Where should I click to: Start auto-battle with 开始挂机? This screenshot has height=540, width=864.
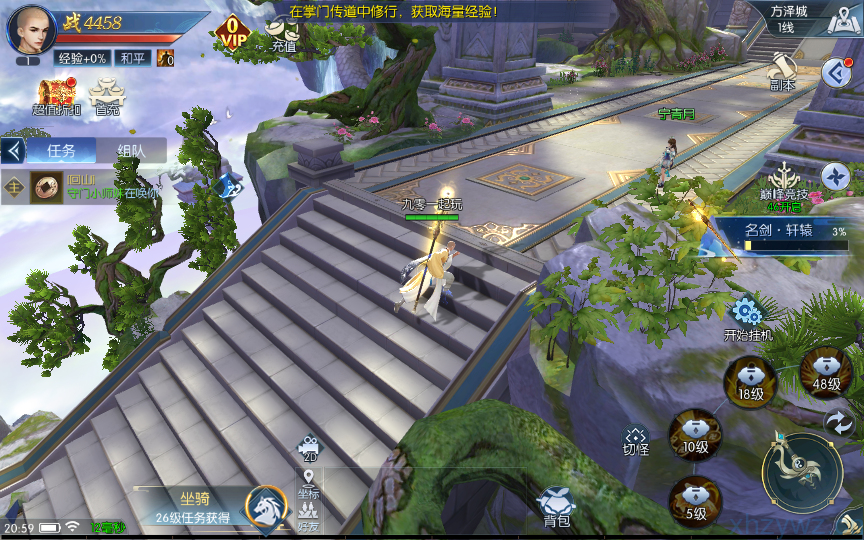pos(748,320)
